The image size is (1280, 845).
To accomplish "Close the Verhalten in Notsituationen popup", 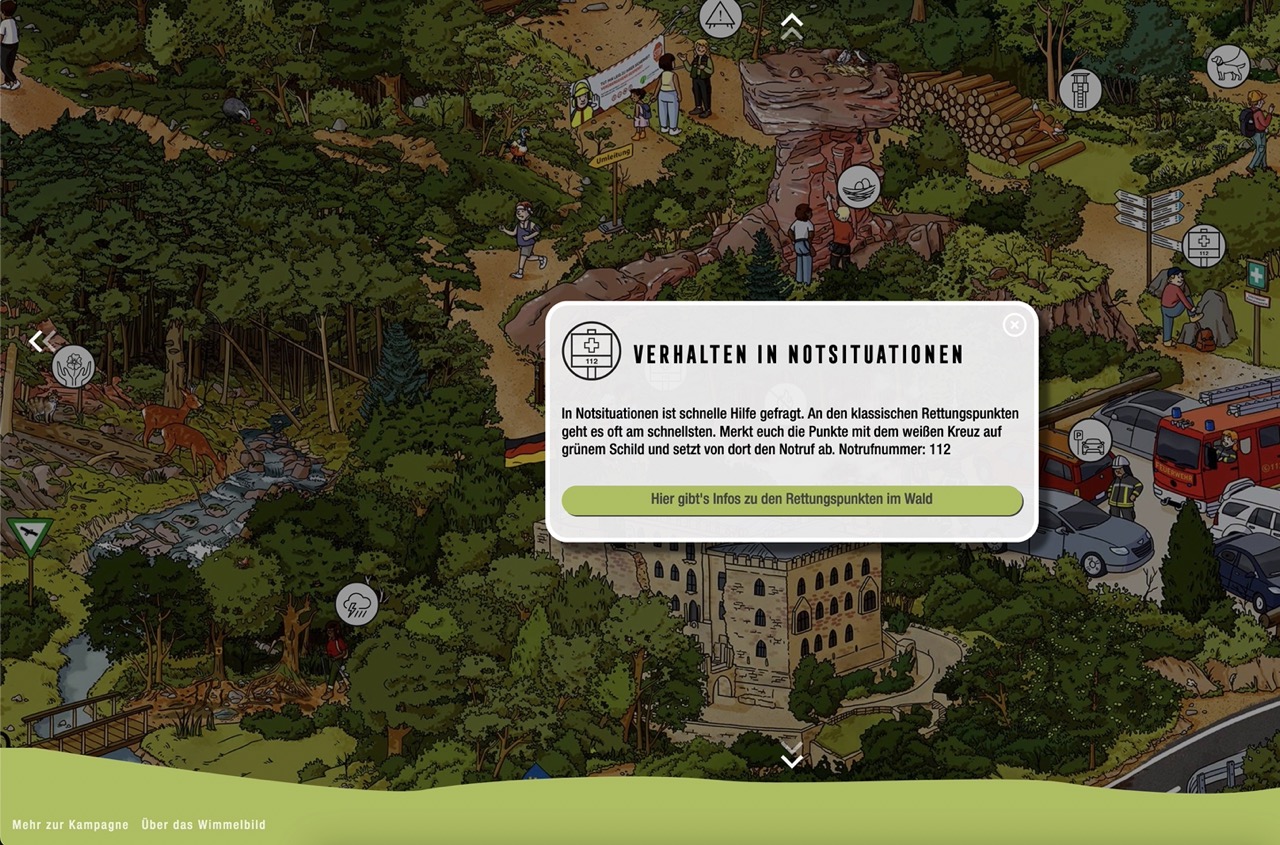I will (x=1014, y=325).
